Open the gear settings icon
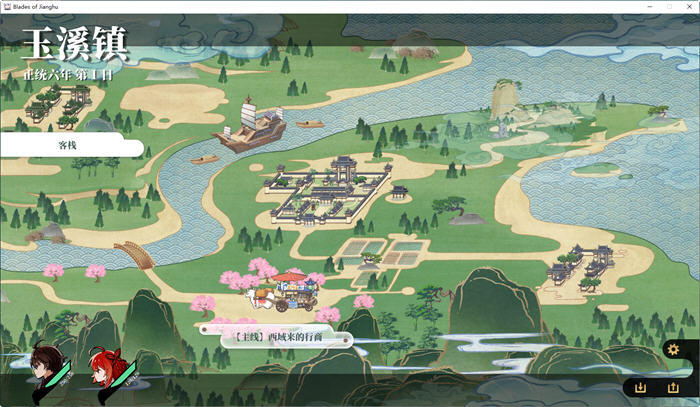 (673, 350)
